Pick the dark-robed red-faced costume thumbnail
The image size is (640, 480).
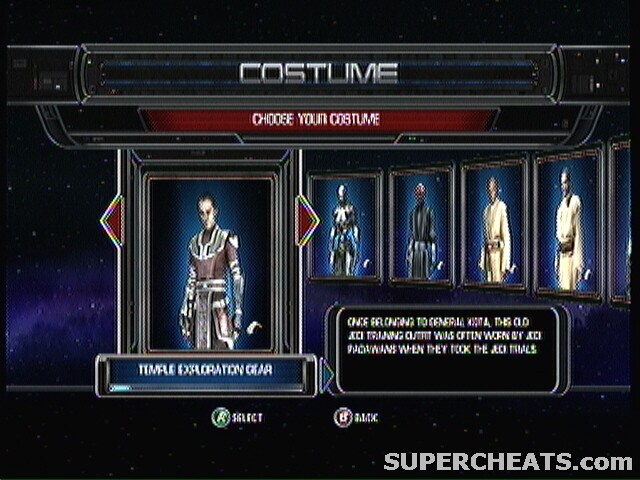pos(420,227)
